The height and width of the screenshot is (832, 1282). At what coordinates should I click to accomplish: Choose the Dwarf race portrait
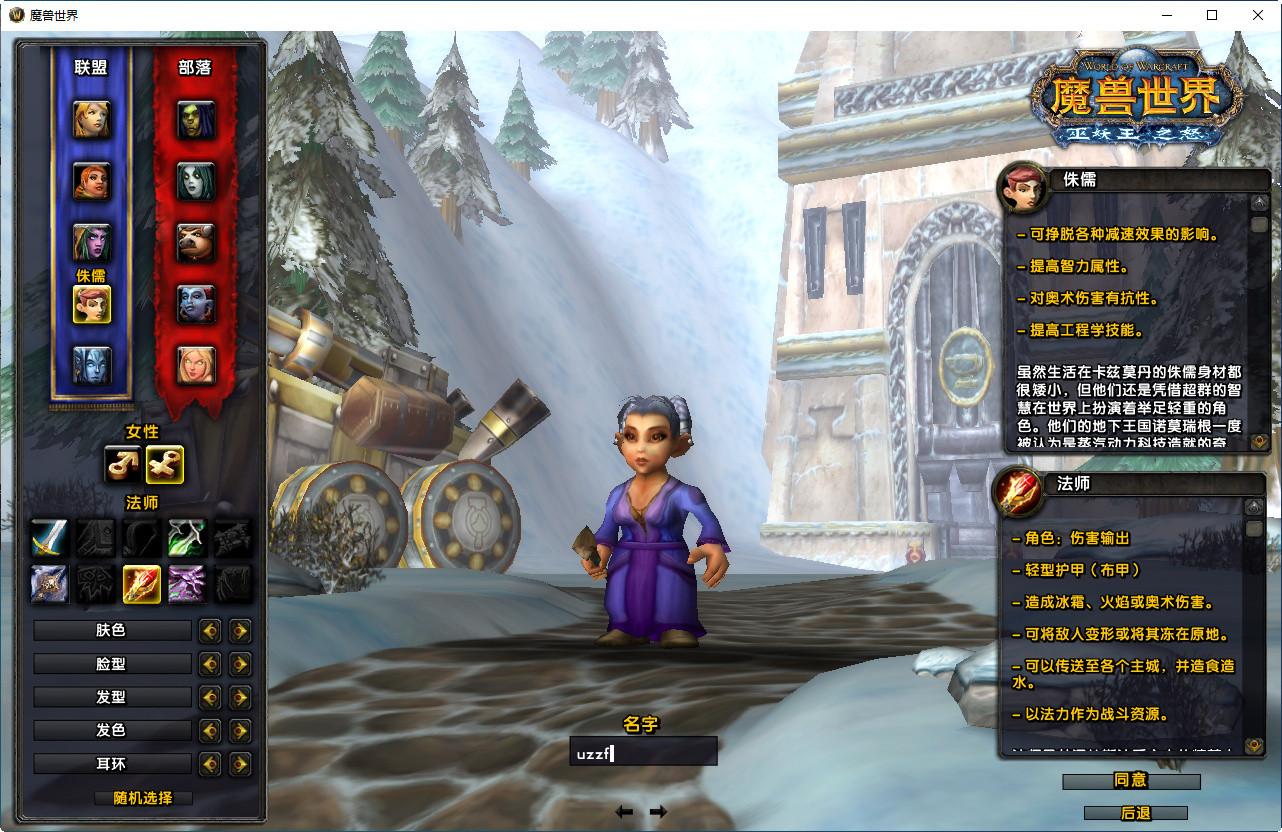[92, 181]
